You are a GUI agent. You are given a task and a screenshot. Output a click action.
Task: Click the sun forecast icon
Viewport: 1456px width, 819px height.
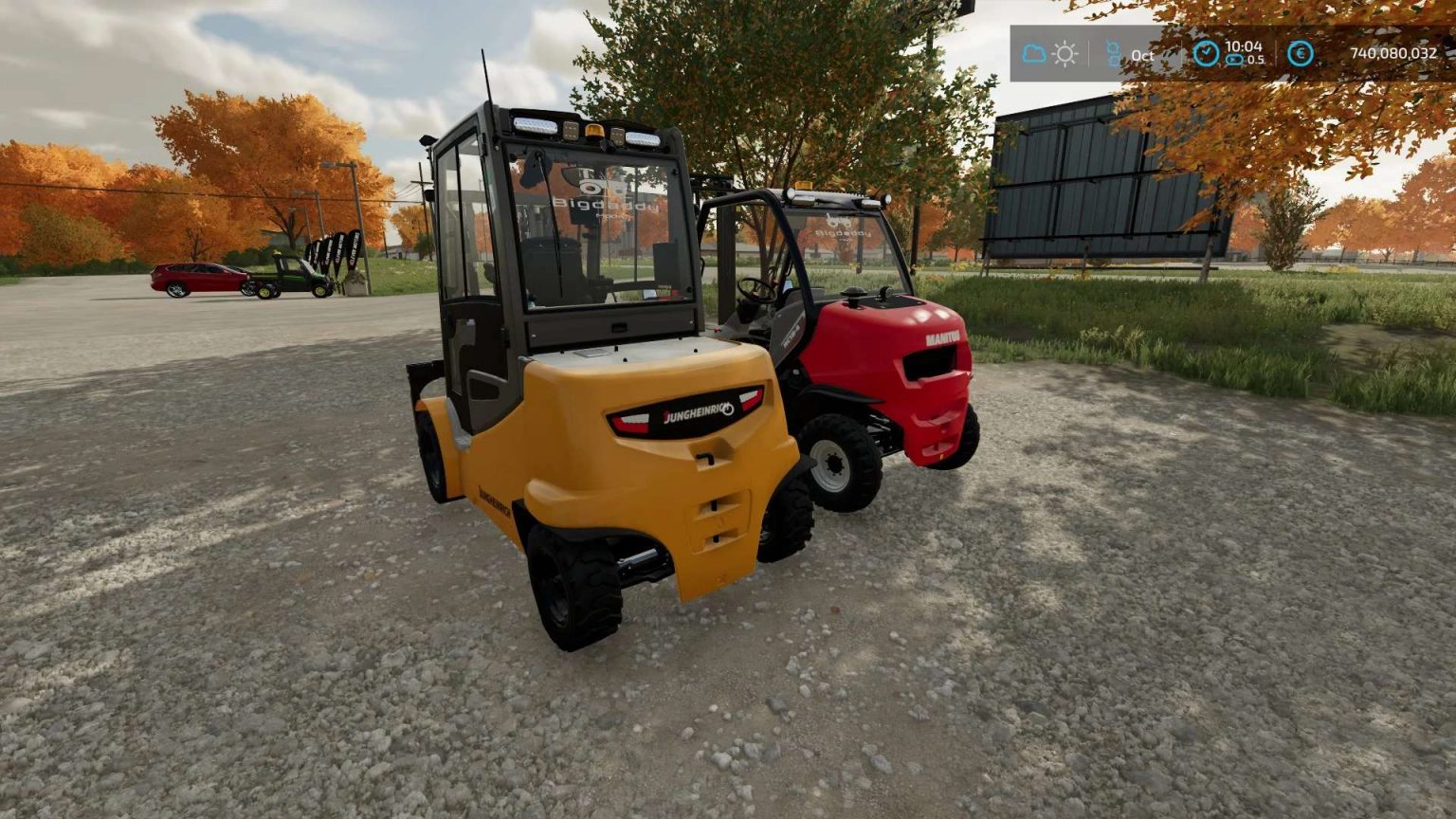[1065, 54]
